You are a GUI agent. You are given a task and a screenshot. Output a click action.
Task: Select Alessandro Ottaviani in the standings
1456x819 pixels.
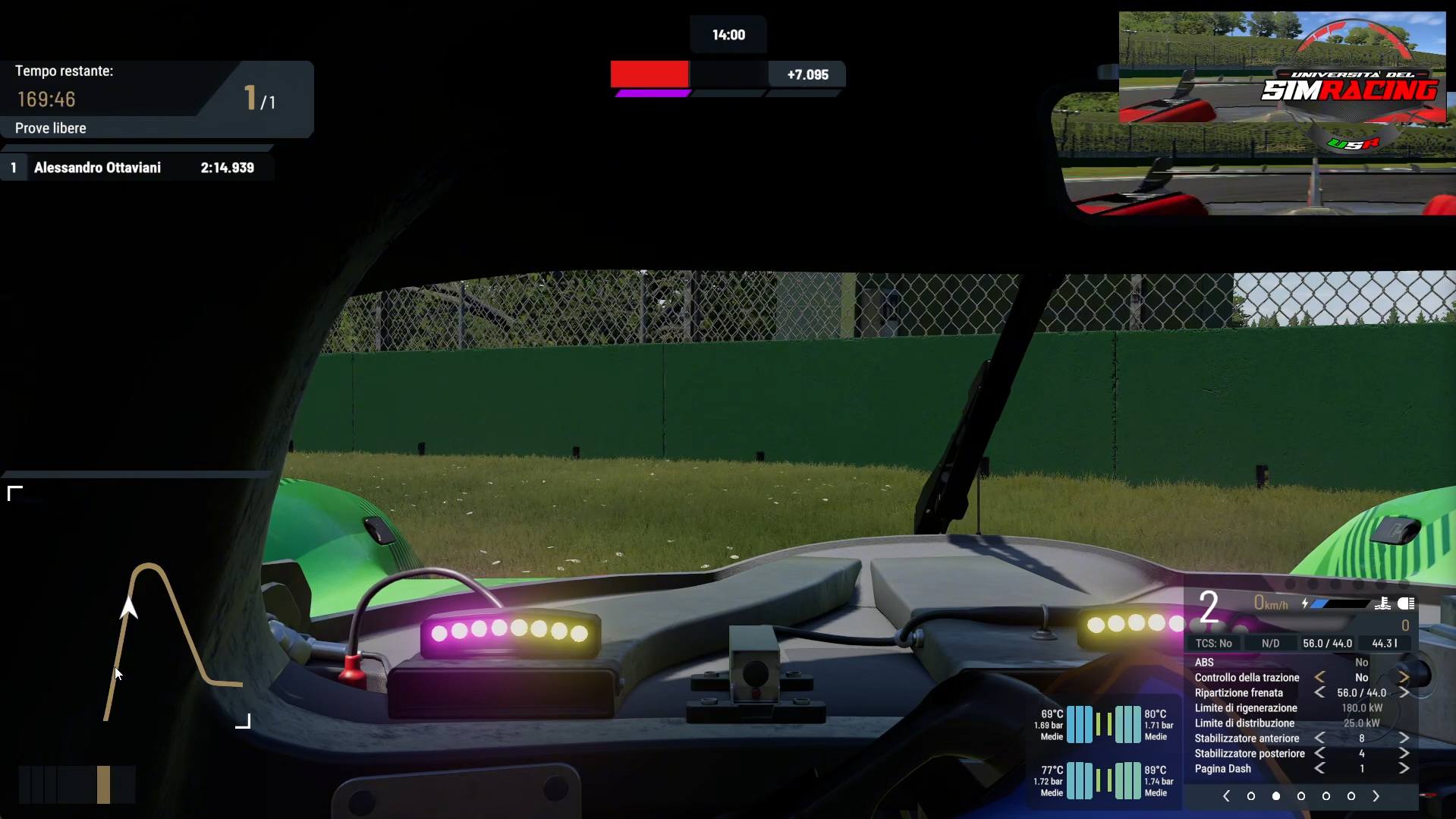point(97,168)
